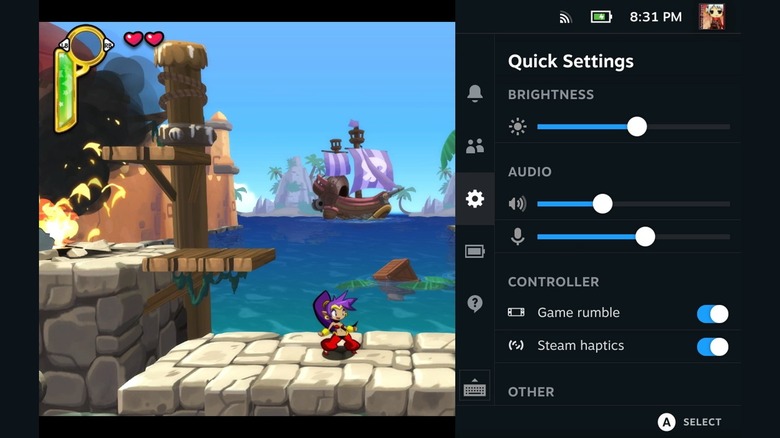The width and height of the screenshot is (780, 438).
Task: Adjust the speaker volume slider
Action: [602, 204]
